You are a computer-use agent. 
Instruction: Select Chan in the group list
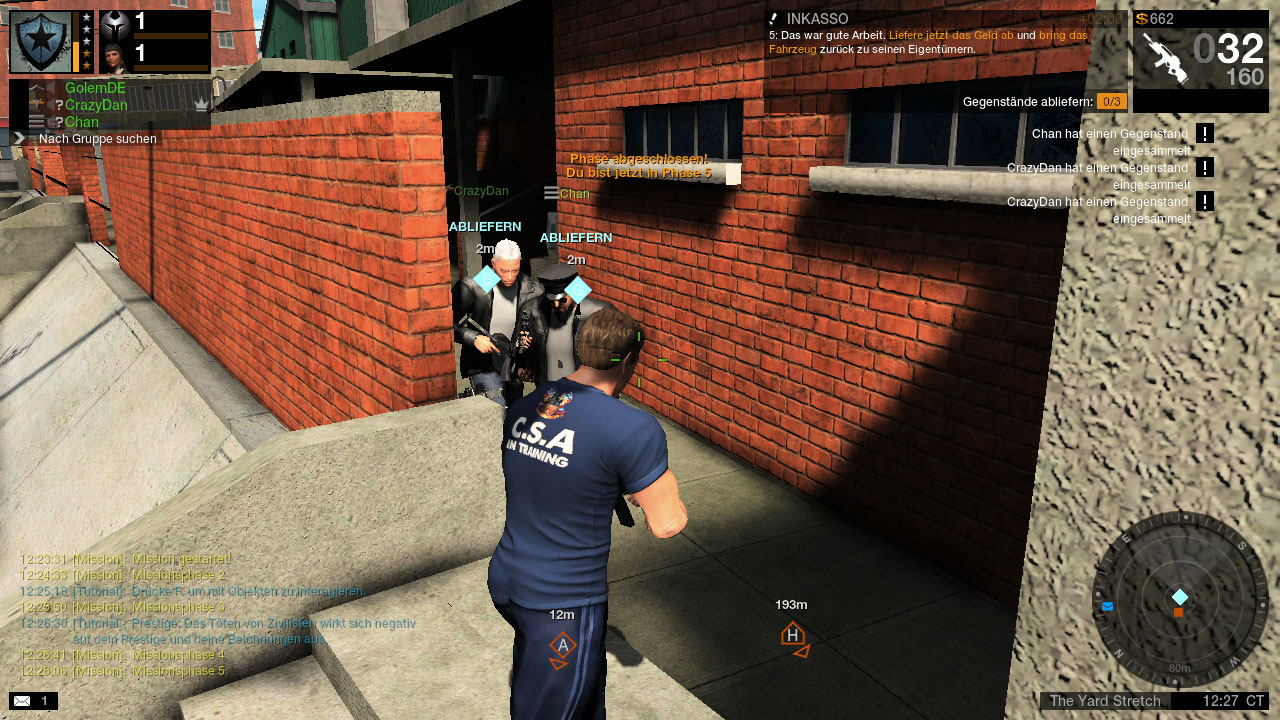(x=82, y=122)
